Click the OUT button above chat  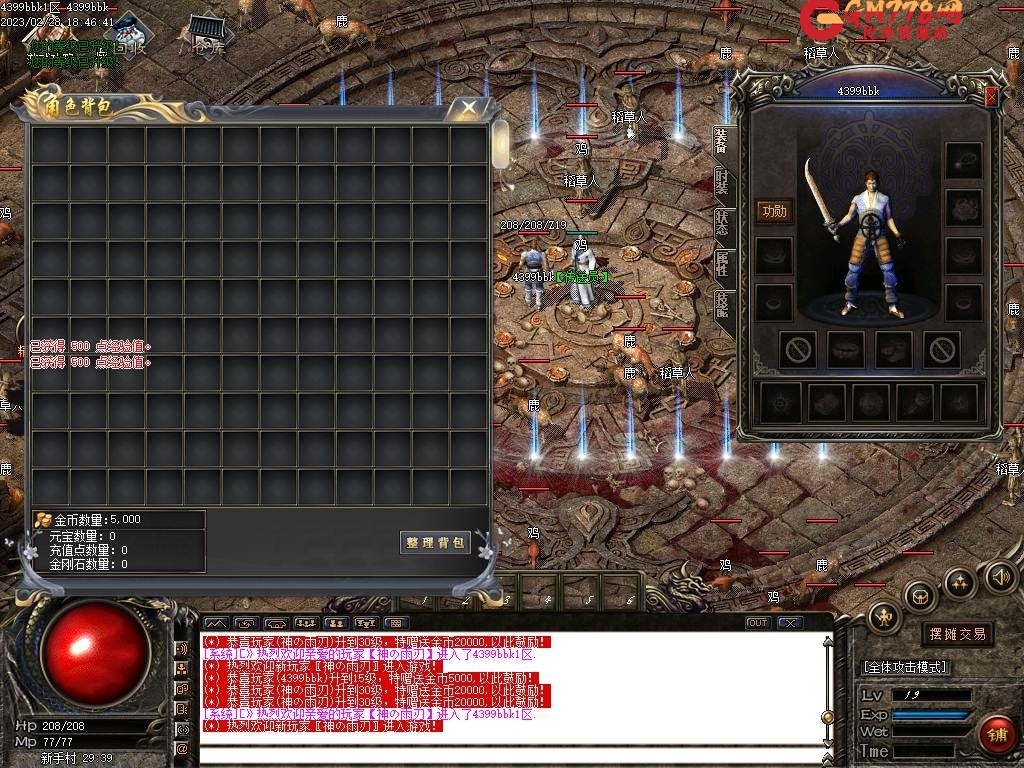click(758, 623)
